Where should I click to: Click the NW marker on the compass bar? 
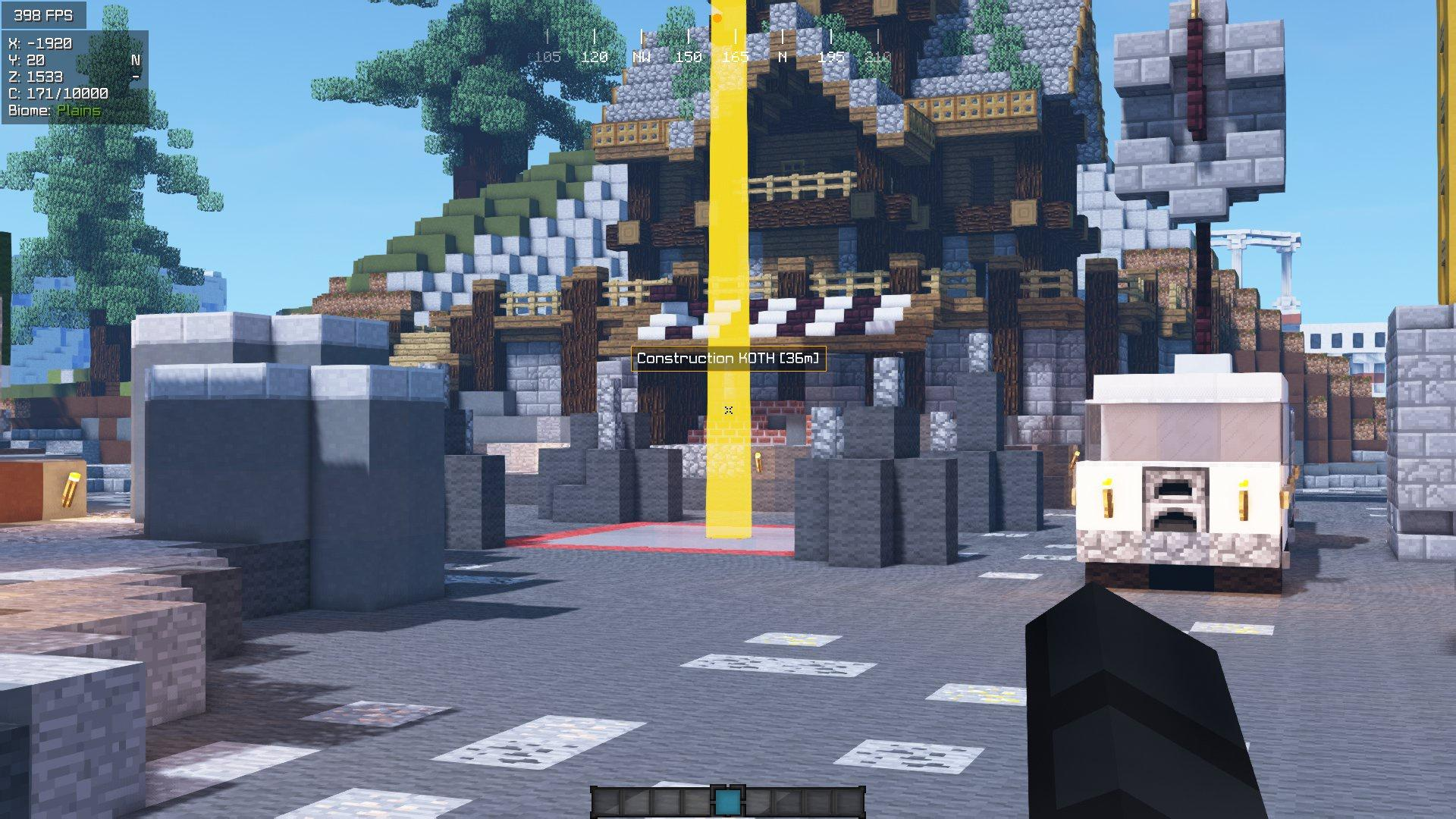(641, 55)
